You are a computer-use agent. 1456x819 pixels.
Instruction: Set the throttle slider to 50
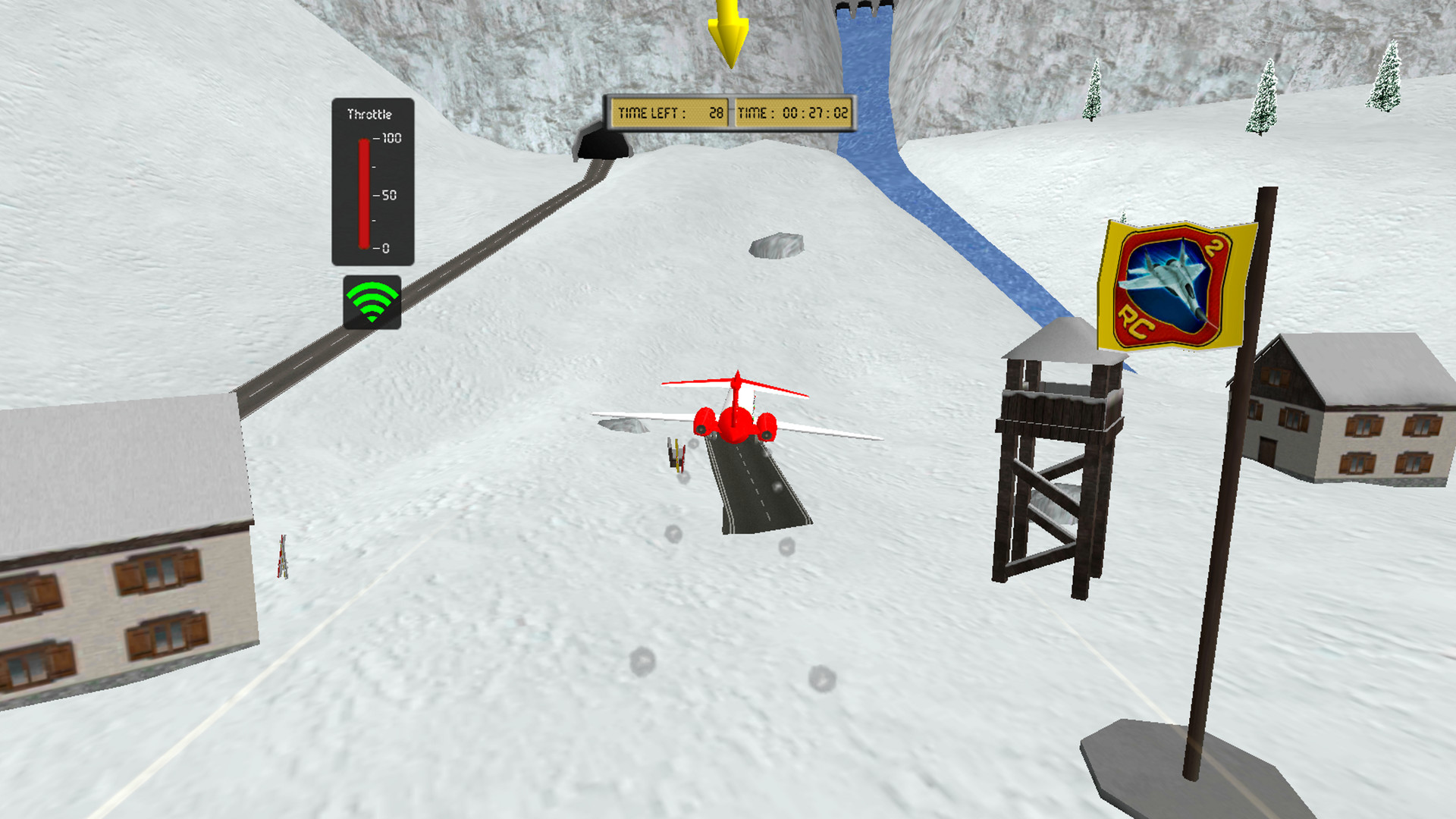(365, 194)
